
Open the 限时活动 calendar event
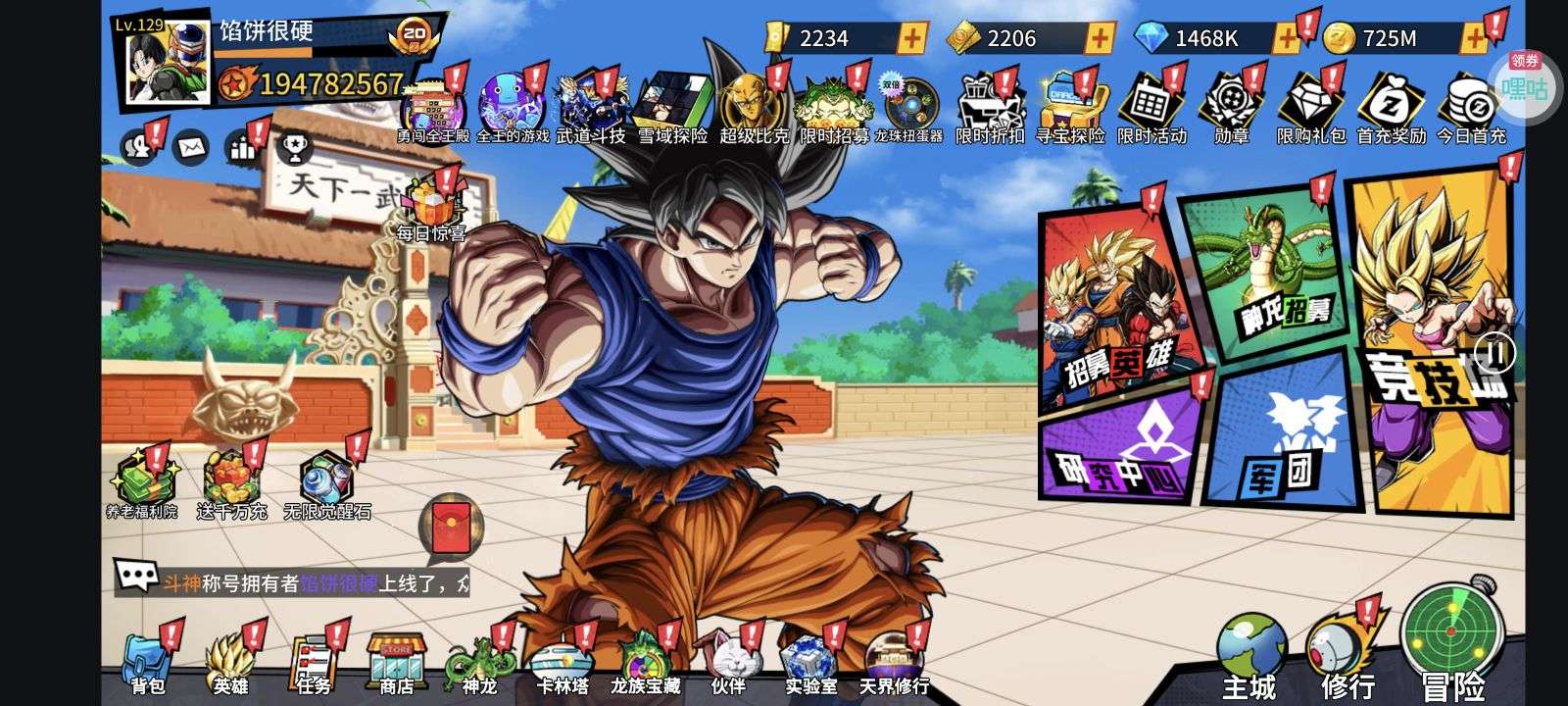(1151, 109)
